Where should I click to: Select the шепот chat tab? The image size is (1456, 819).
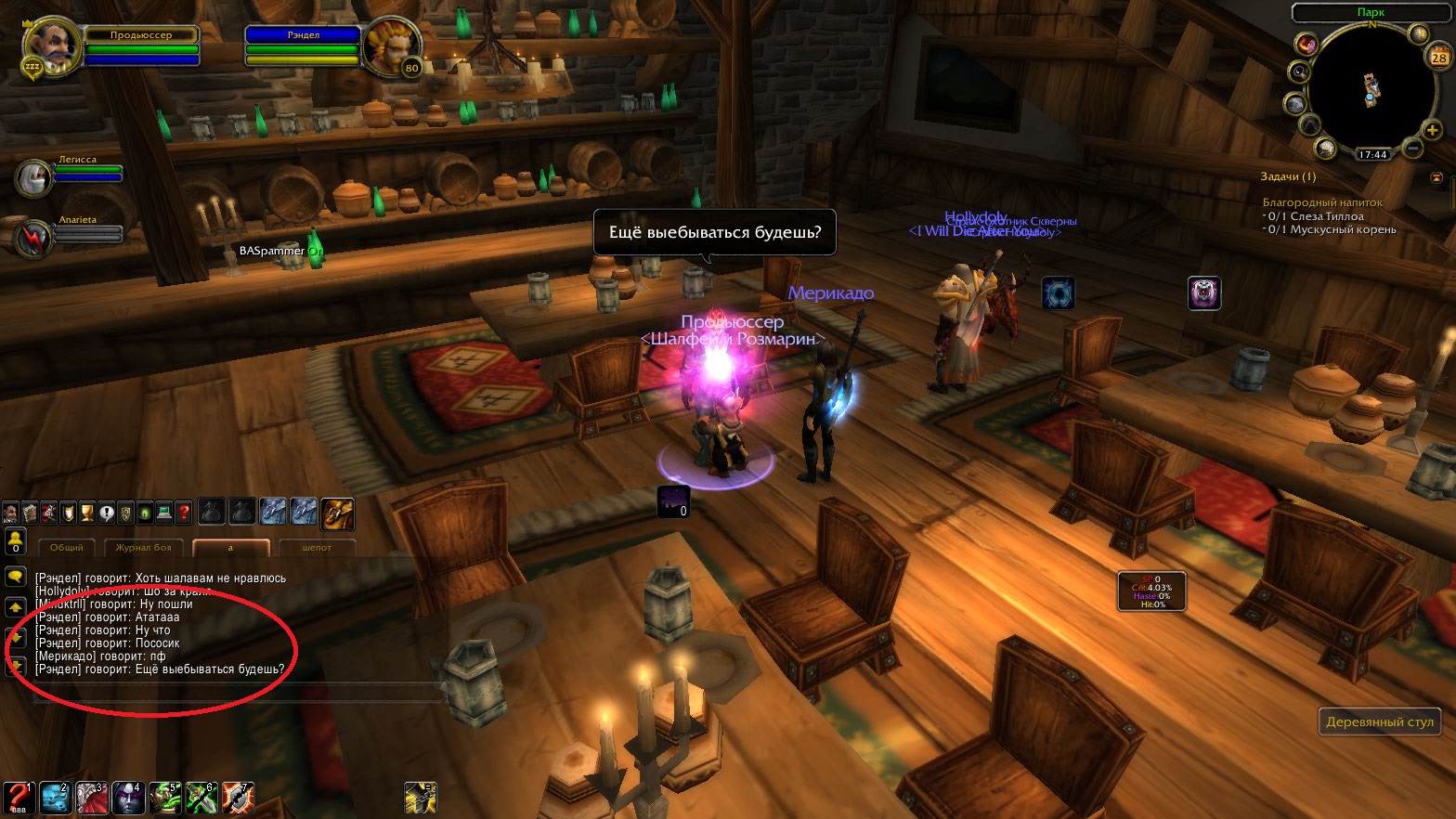click(317, 548)
